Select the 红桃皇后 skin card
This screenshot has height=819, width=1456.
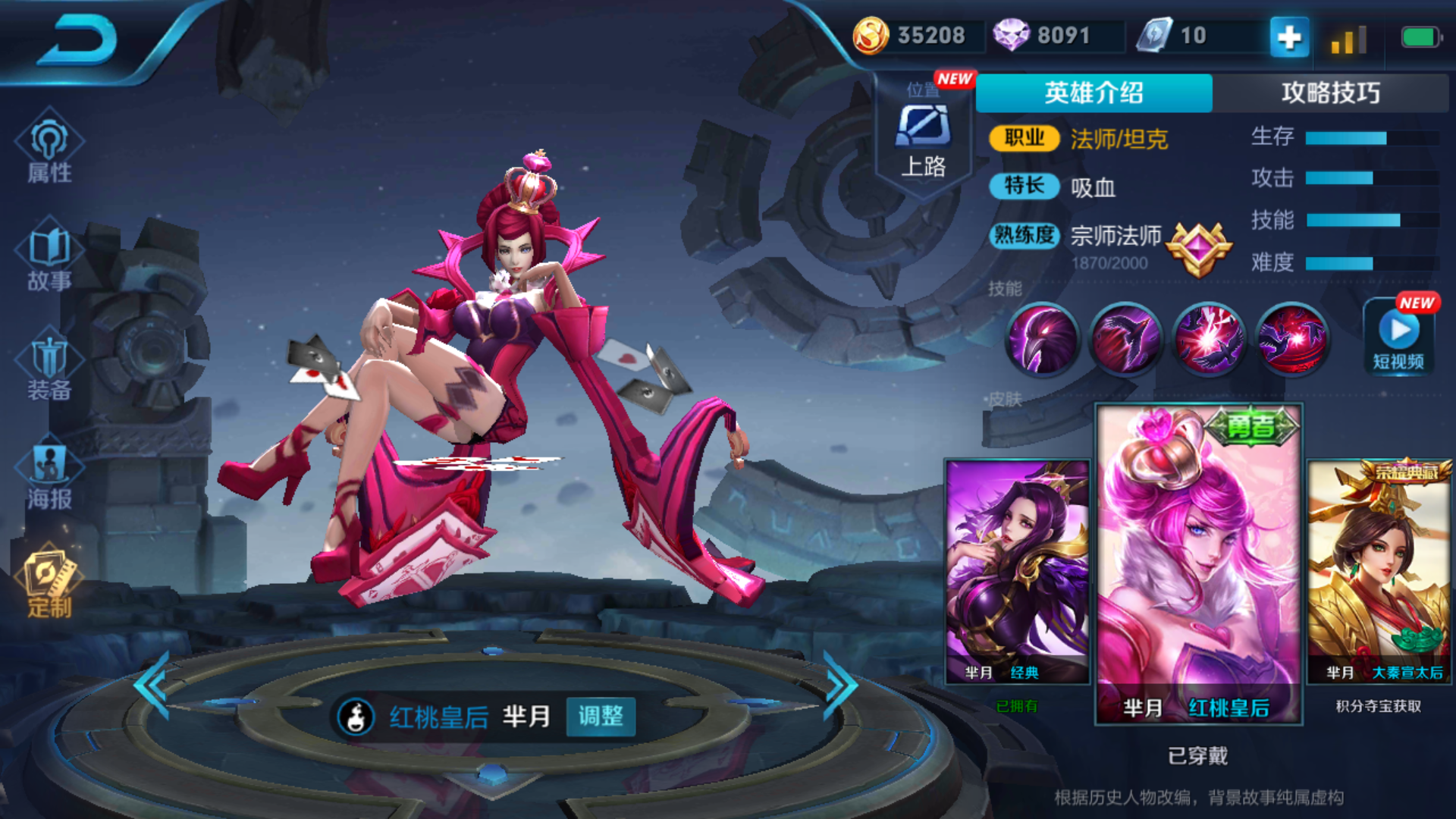pyautogui.click(x=1198, y=563)
